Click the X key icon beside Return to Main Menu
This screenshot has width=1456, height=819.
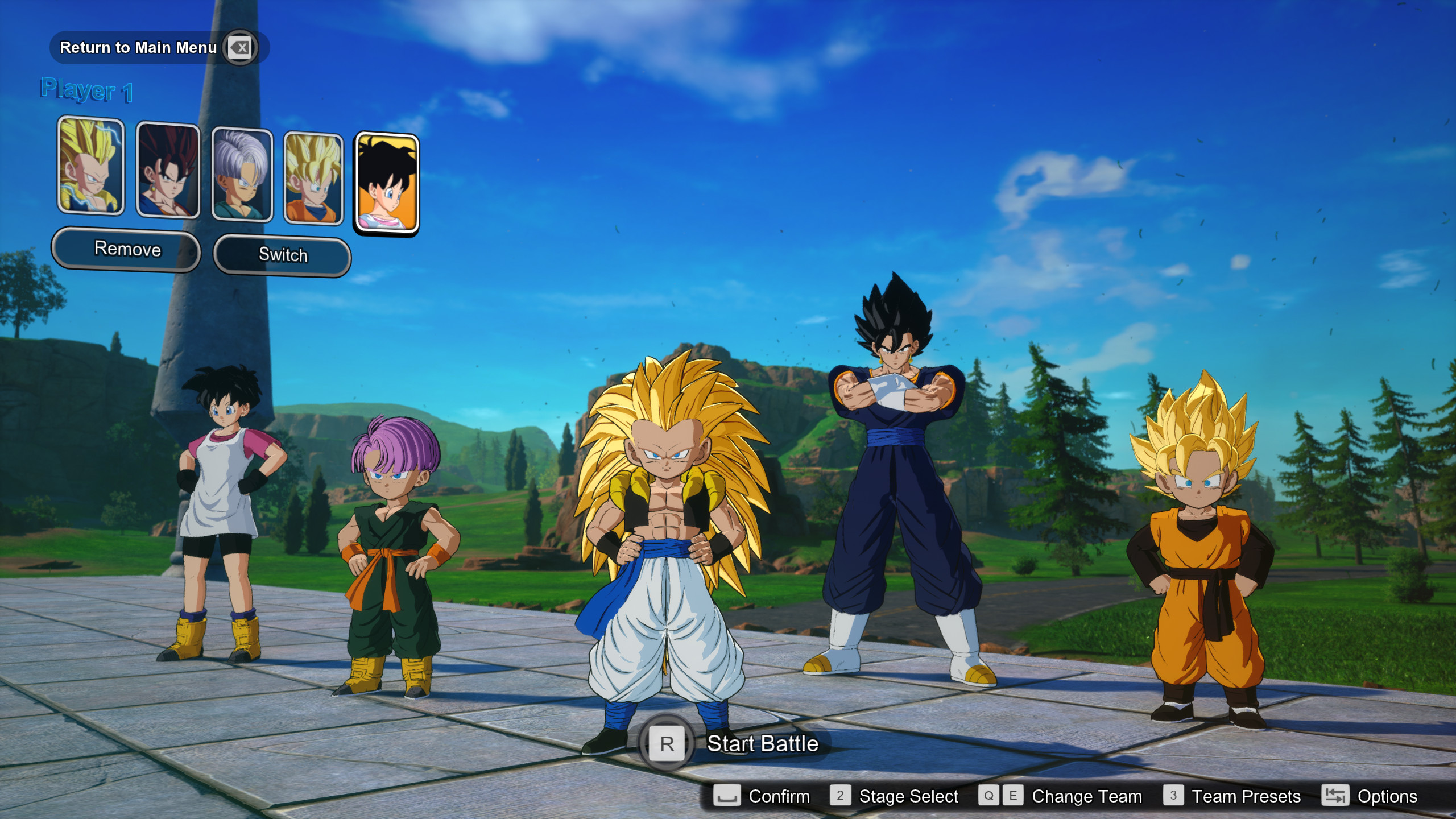(x=239, y=48)
